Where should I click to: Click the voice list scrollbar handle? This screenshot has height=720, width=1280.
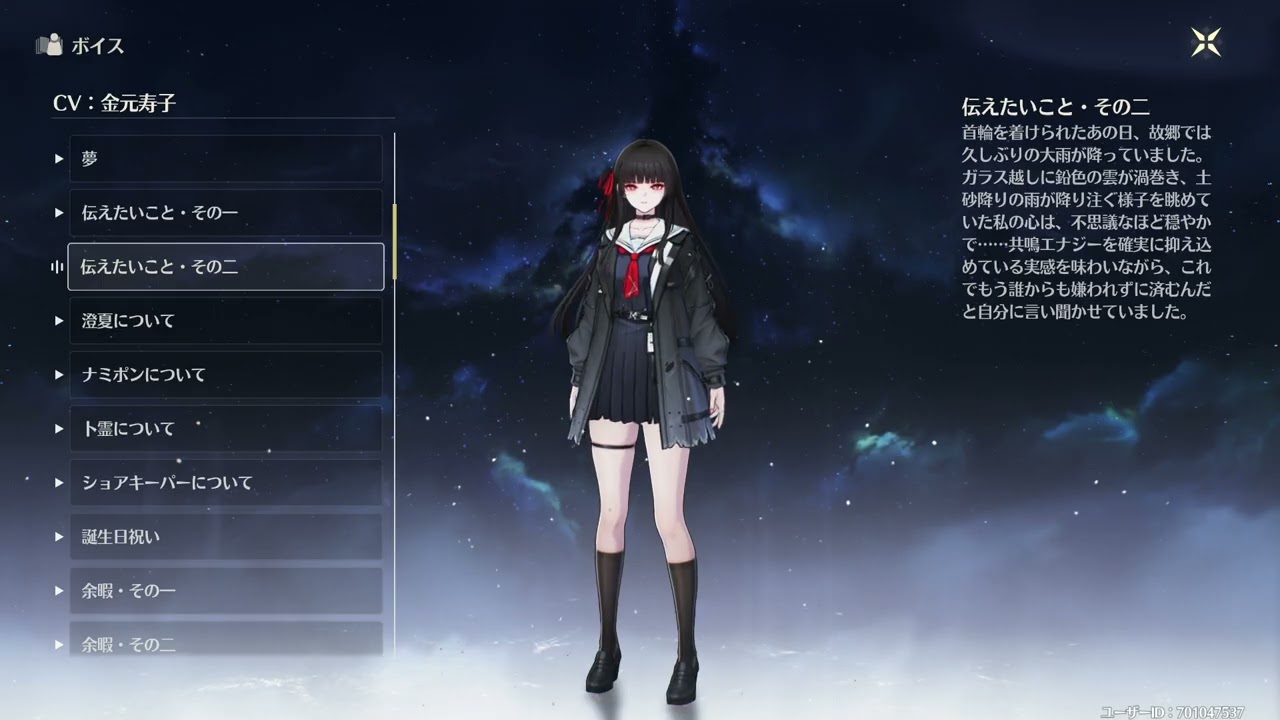click(x=395, y=240)
